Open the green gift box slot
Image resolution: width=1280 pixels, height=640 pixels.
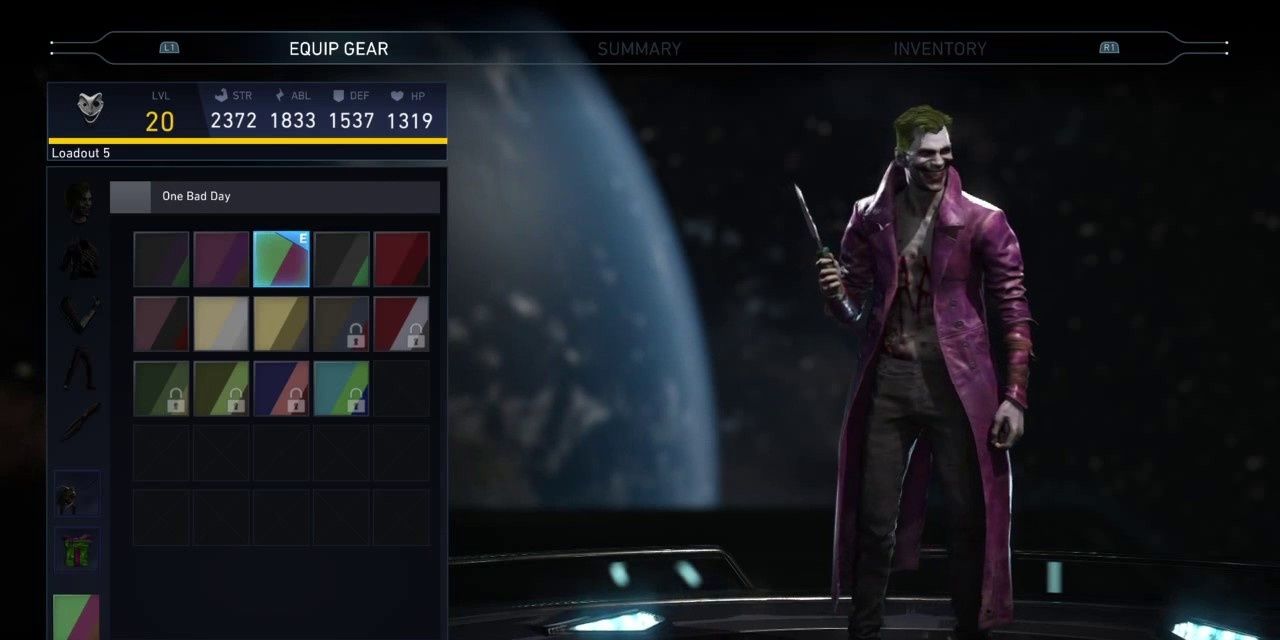coord(77,550)
